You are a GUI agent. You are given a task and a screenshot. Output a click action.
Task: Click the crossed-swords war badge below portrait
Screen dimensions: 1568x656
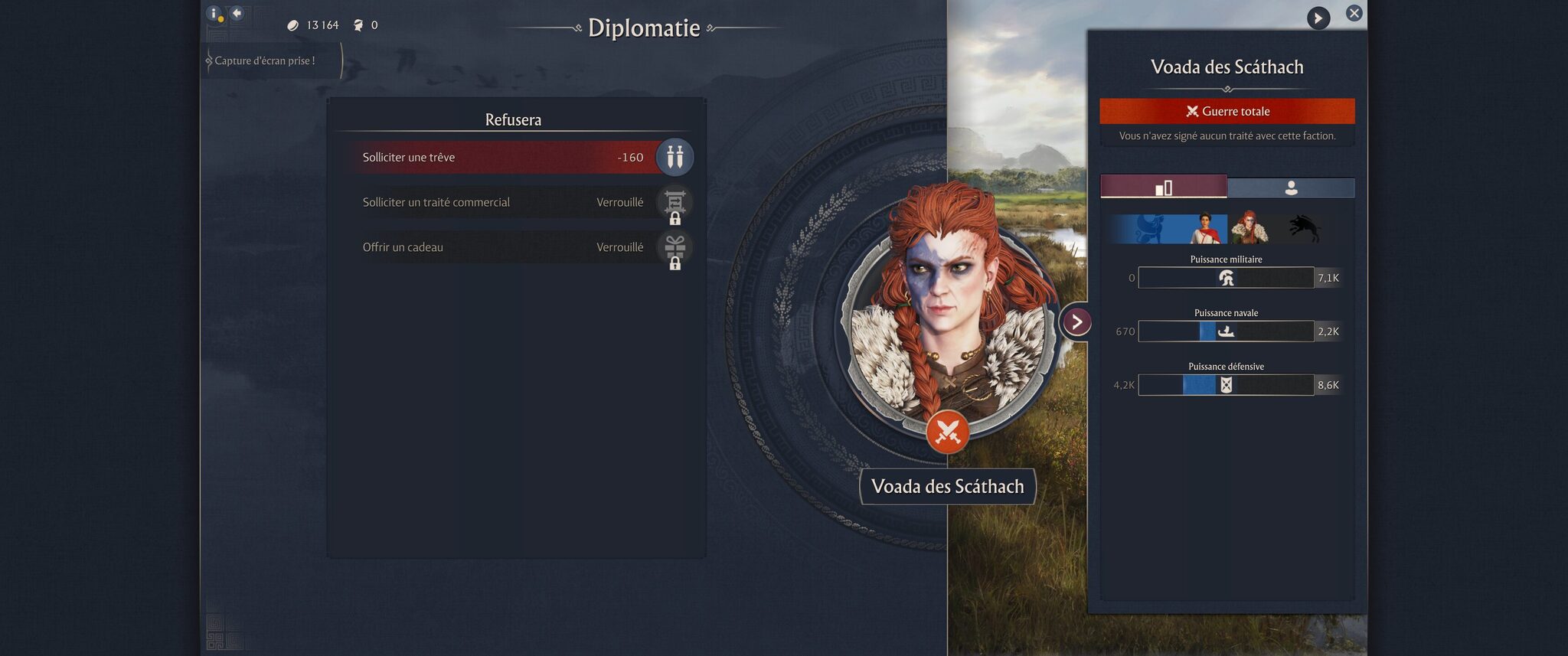click(x=947, y=433)
